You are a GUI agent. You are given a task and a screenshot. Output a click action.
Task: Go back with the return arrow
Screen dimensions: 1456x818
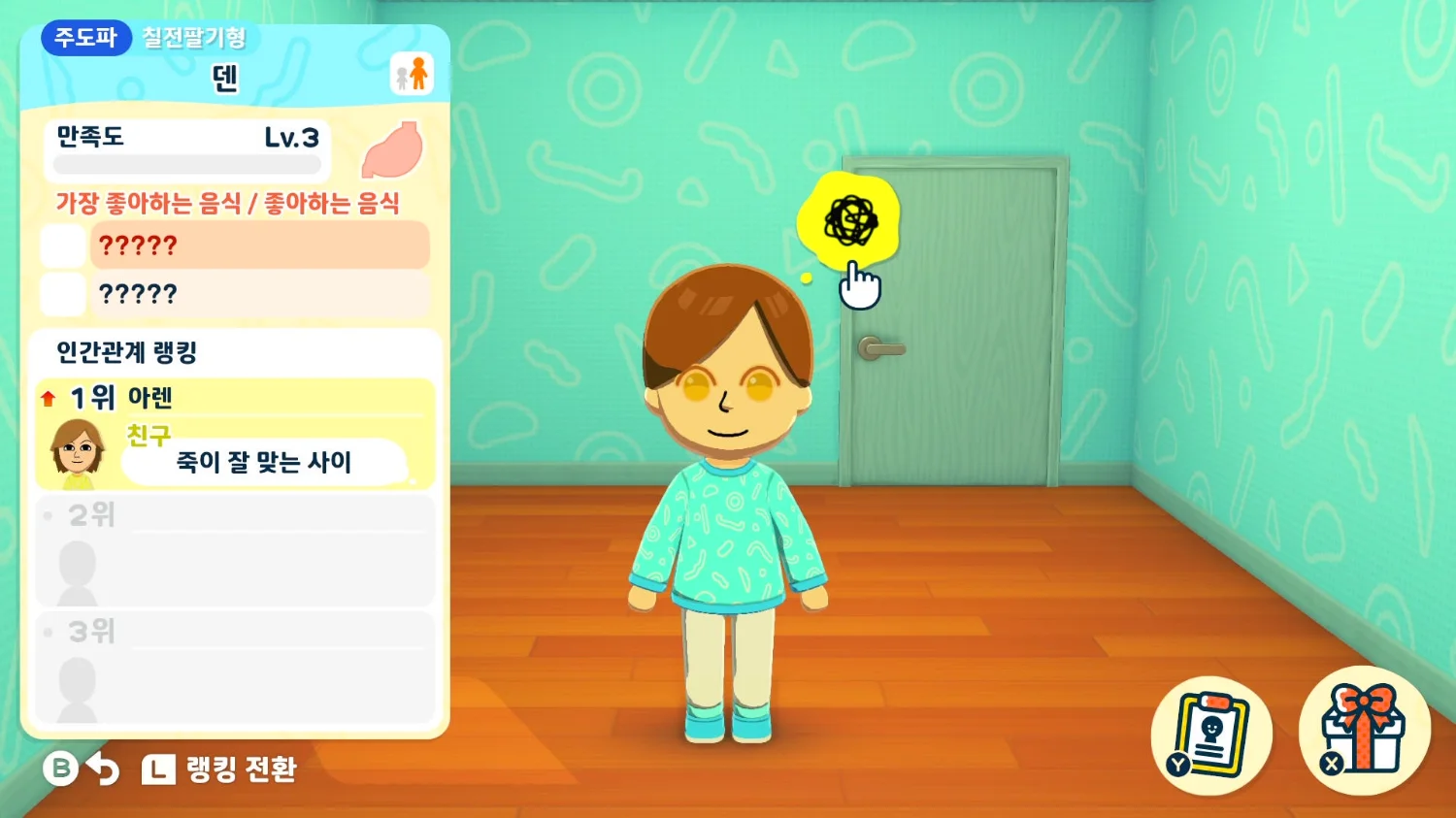coord(102,769)
